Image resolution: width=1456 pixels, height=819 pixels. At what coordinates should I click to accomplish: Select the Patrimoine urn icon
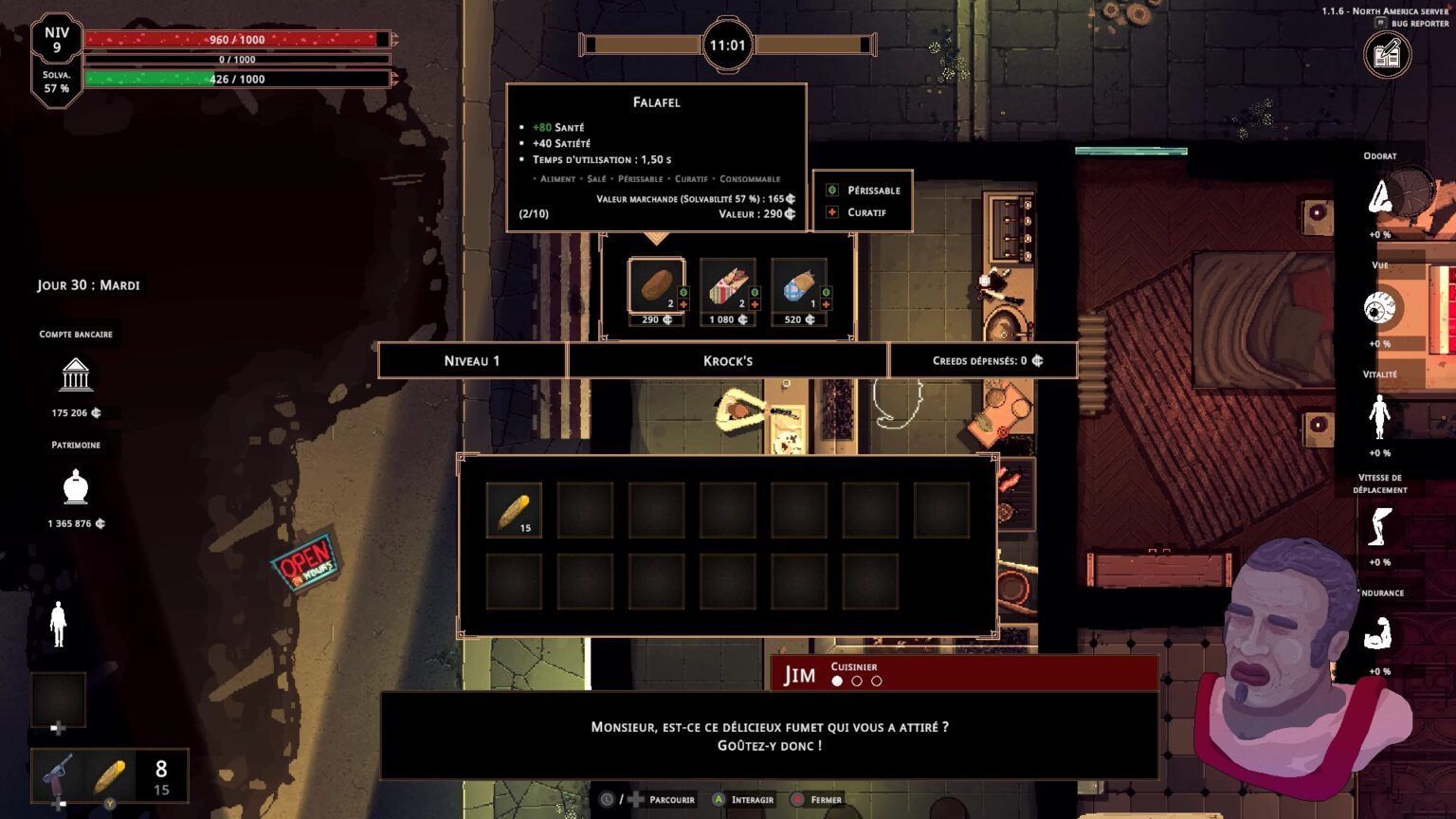pyautogui.click(x=74, y=486)
